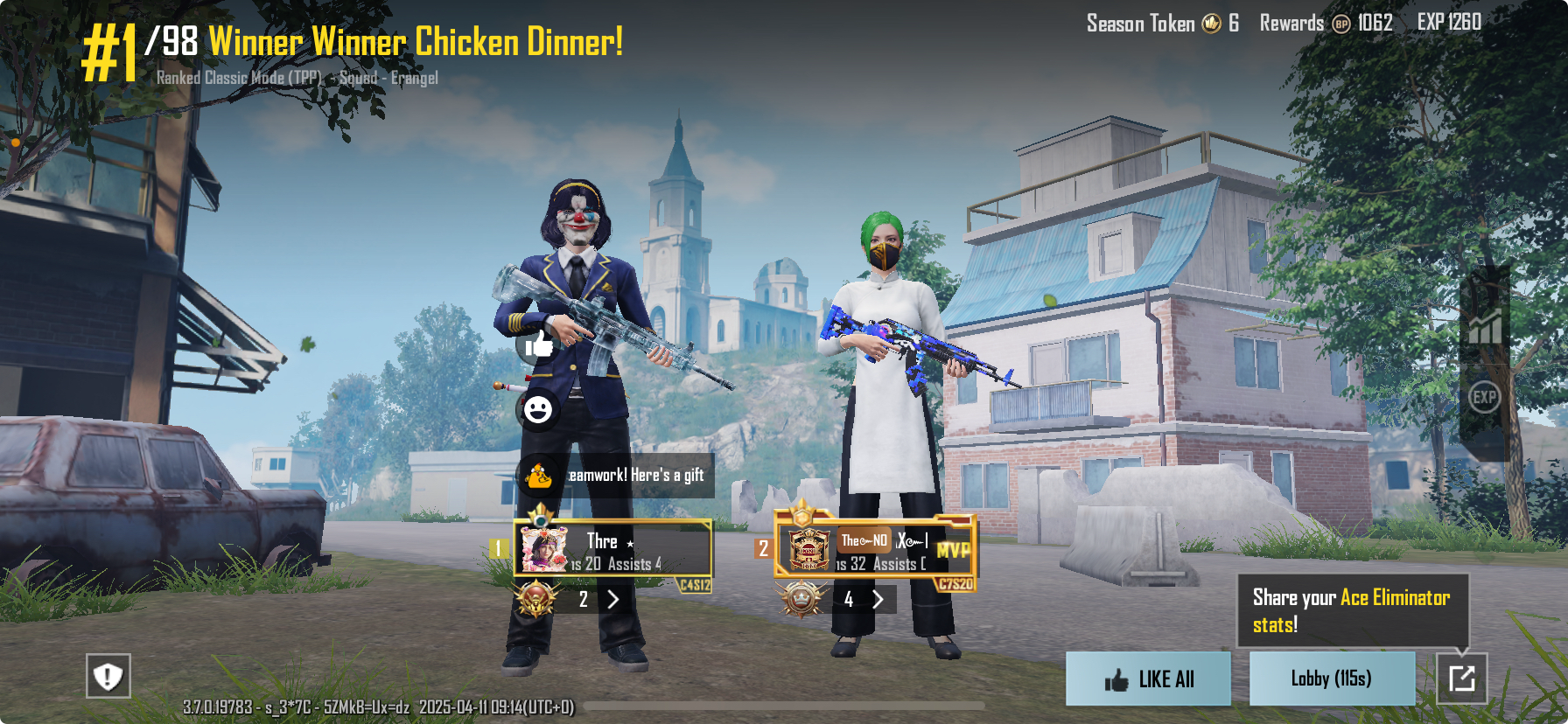Click the LIKE All button
The width and height of the screenshot is (1568, 724).
pyautogui.click(x=1148, y=679)
